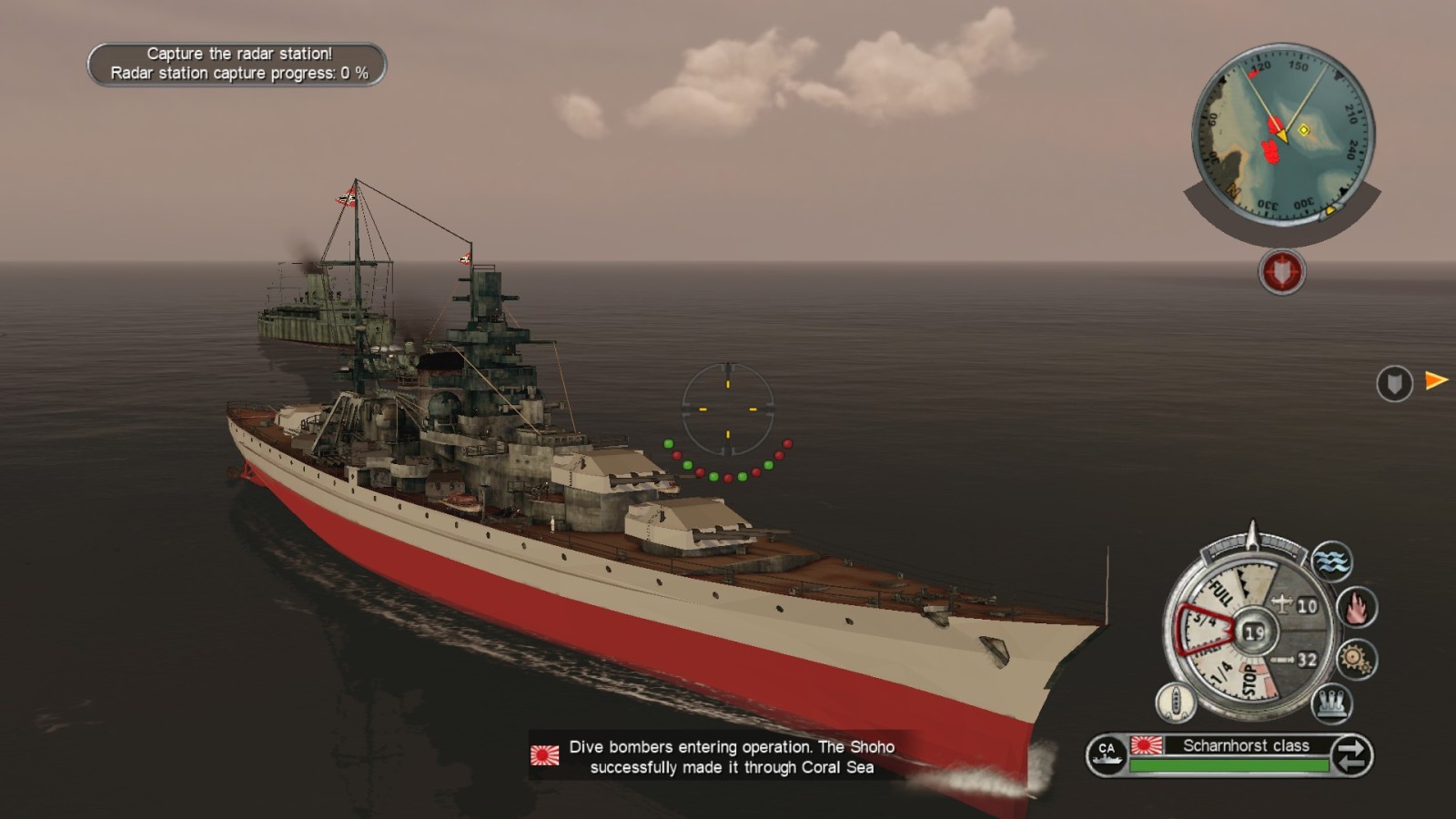
Task: Set engine telegraph to STOP
Action: [x=1250, y=681]
